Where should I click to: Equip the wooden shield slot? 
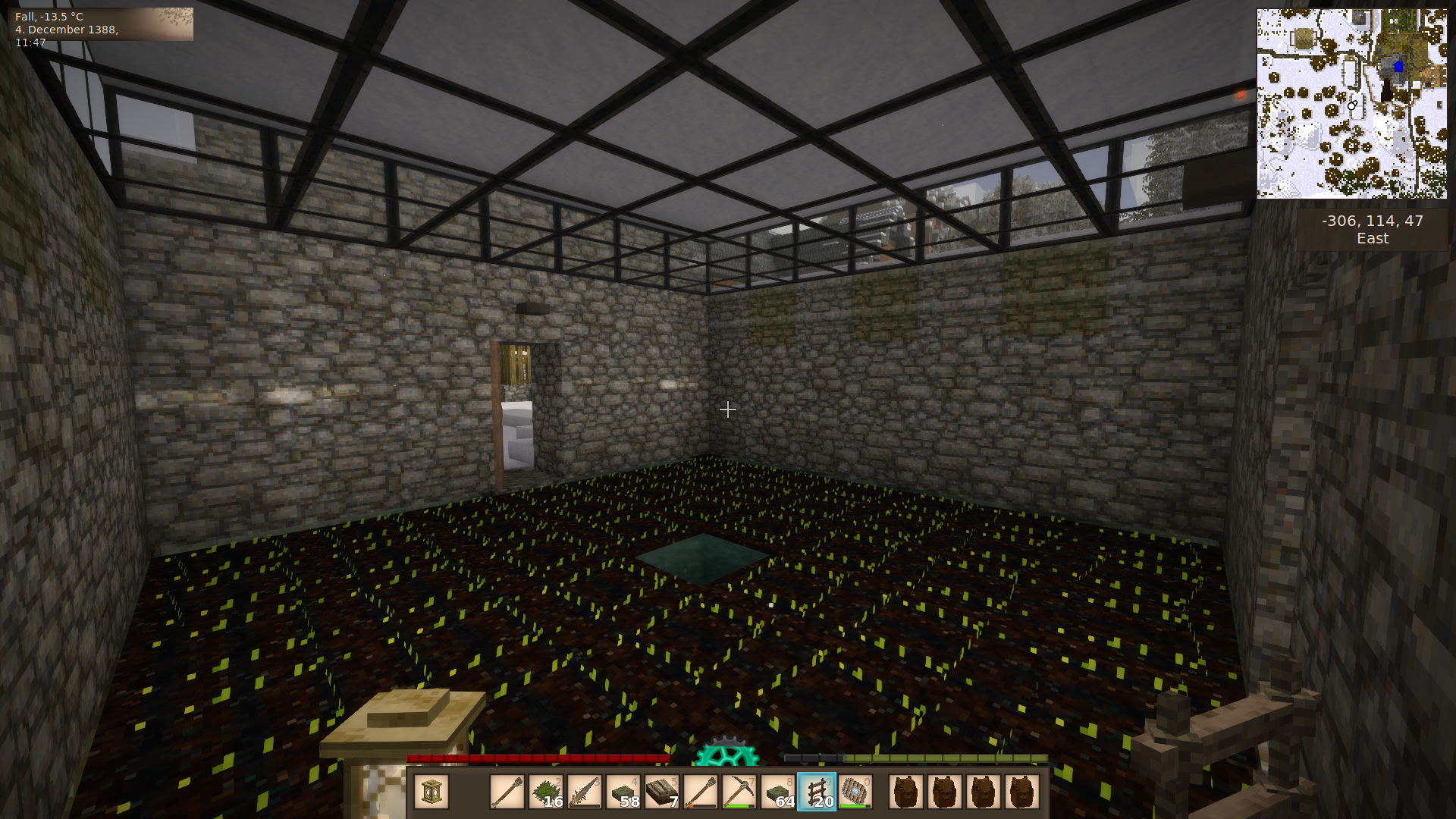(855, 792)
